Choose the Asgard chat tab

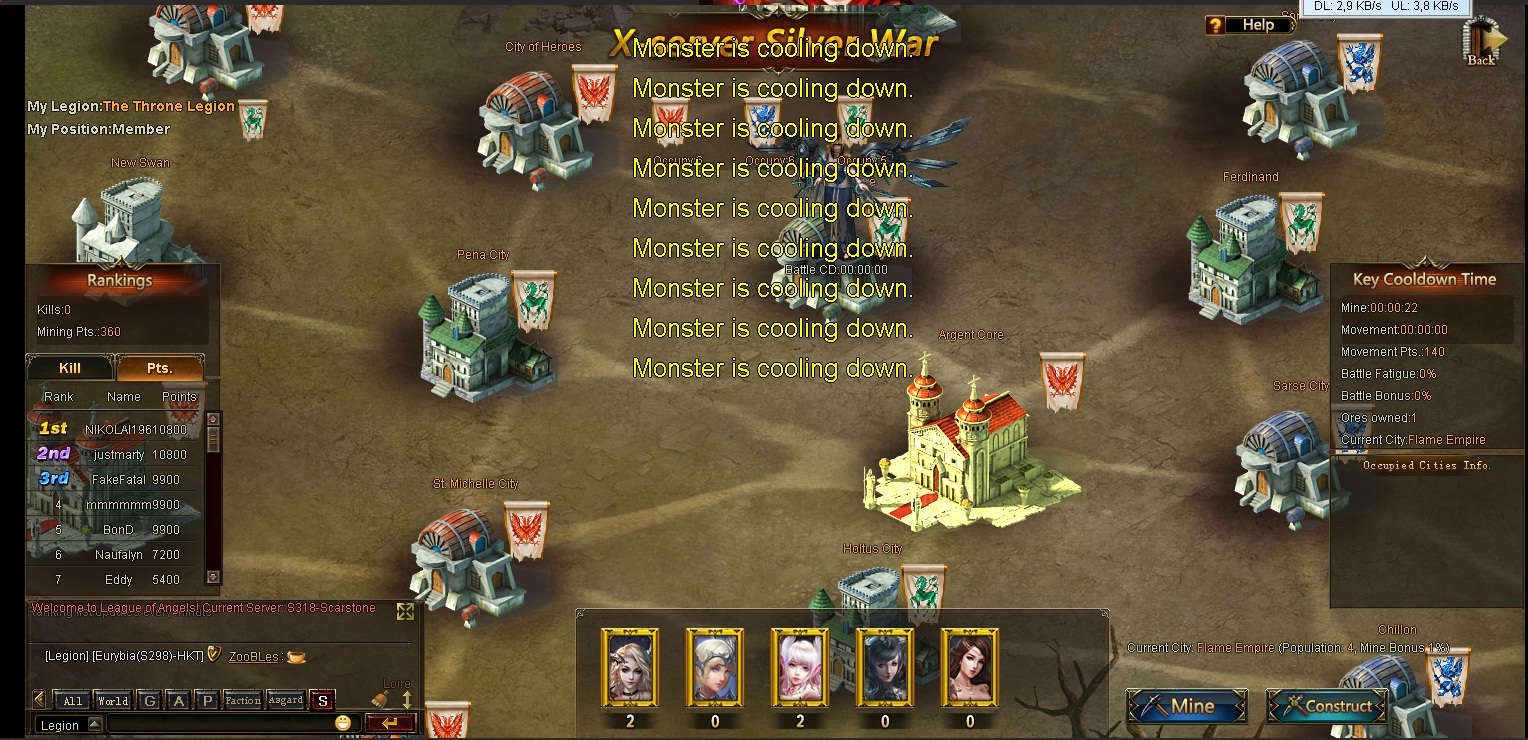(285, 701)
